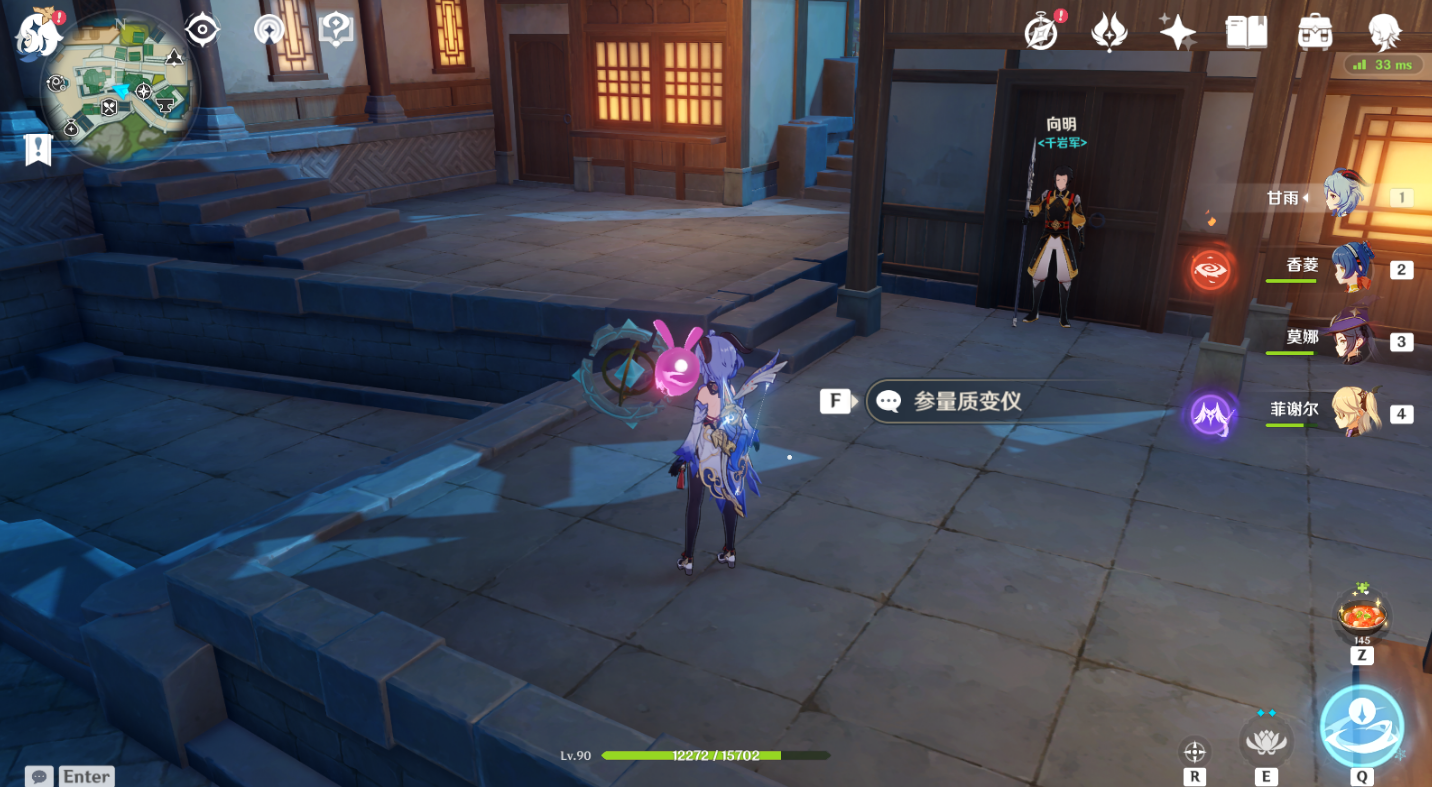Viewport: 1432px width, 787px height.
Task: Switch to party member 香菱
Action: (1350, 267)
